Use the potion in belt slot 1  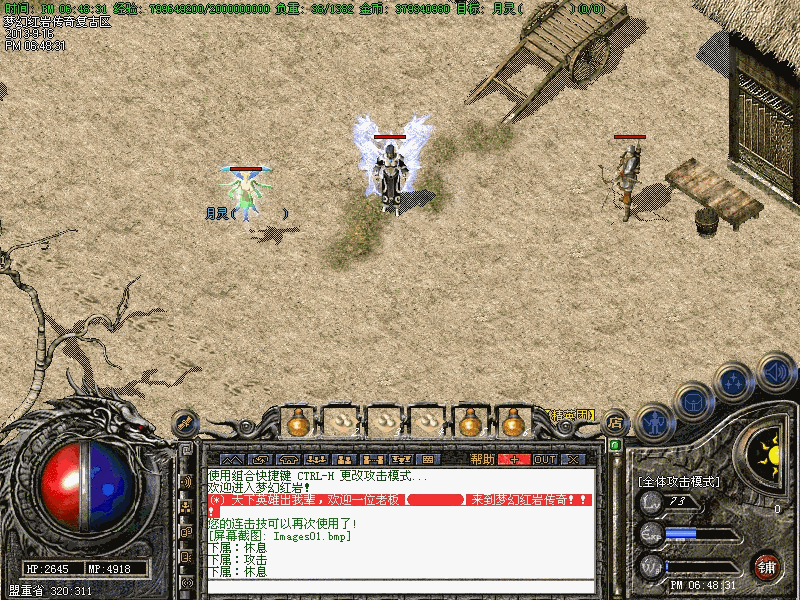(x=297, y=423)
